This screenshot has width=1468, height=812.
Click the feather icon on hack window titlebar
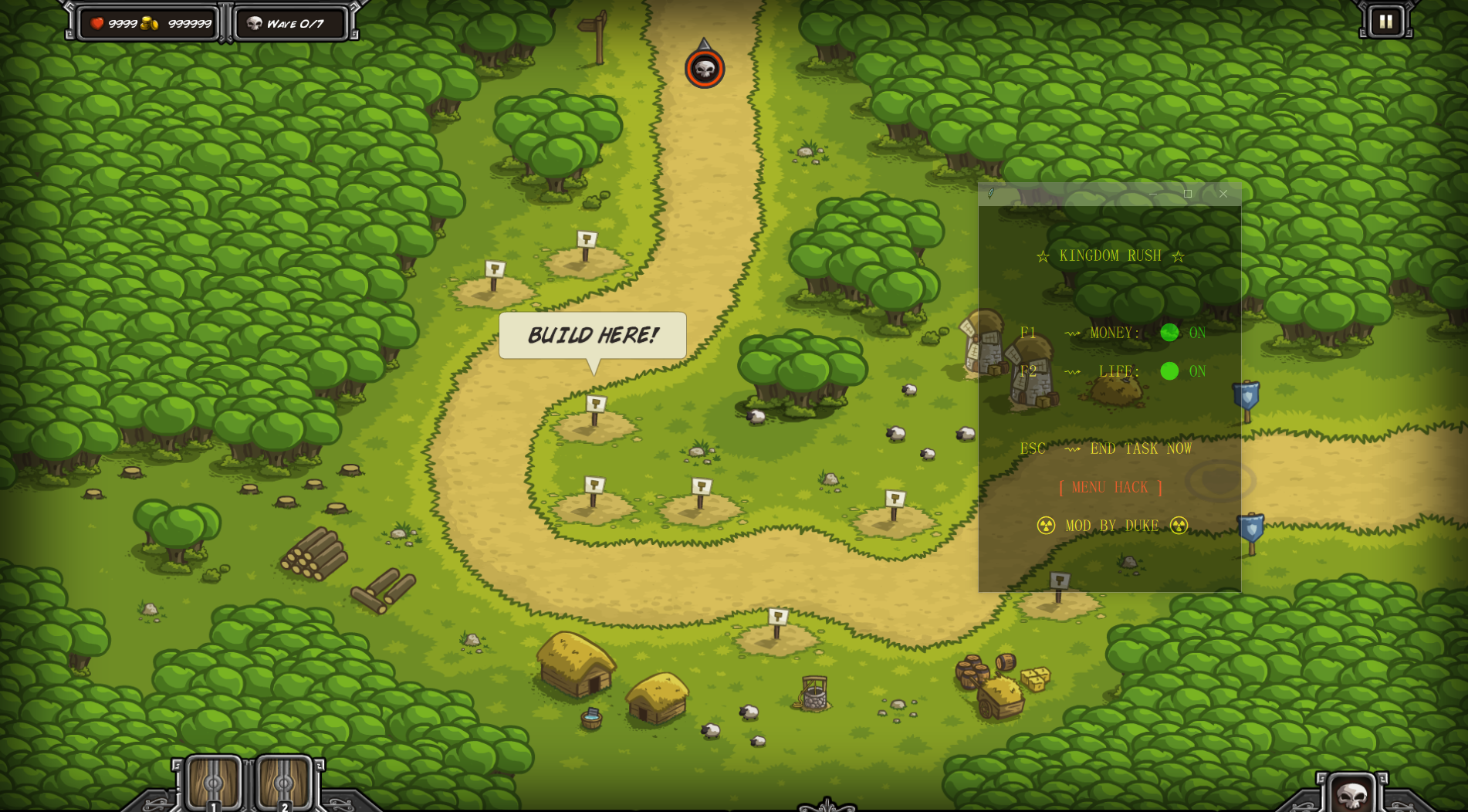[x=991, y=195]
